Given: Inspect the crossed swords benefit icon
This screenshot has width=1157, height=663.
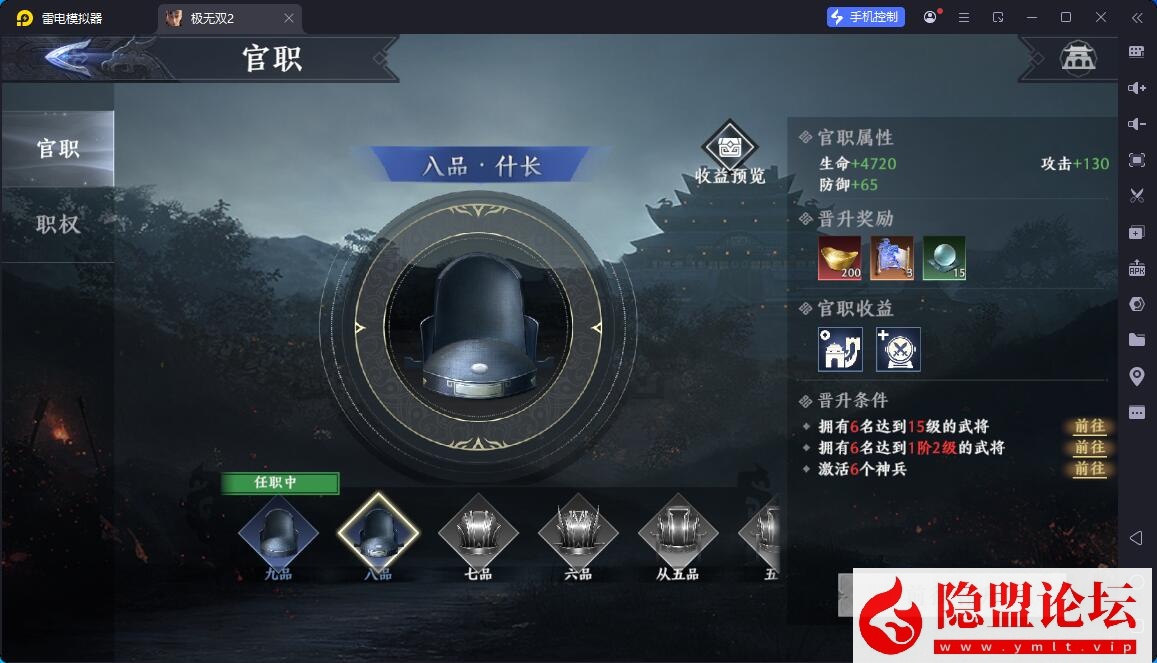Looking at the screenshot, I should (x=898, y=349).
